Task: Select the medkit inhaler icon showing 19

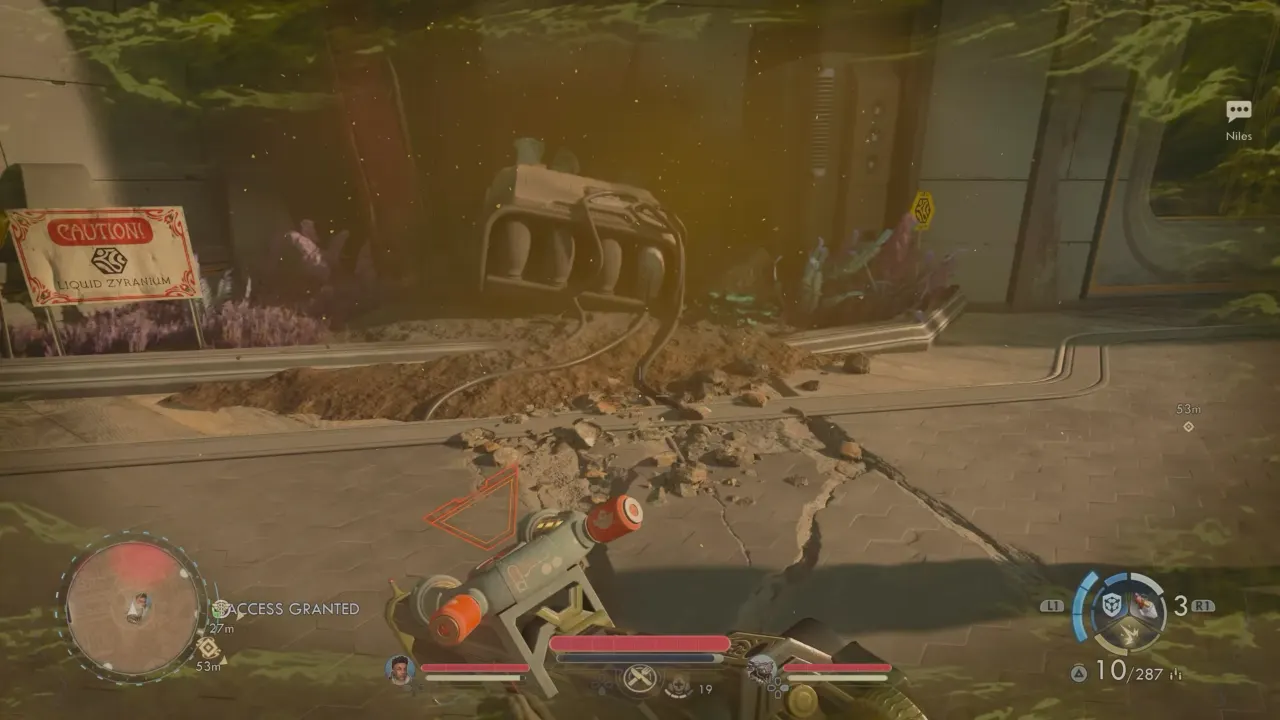Action: 678,686
